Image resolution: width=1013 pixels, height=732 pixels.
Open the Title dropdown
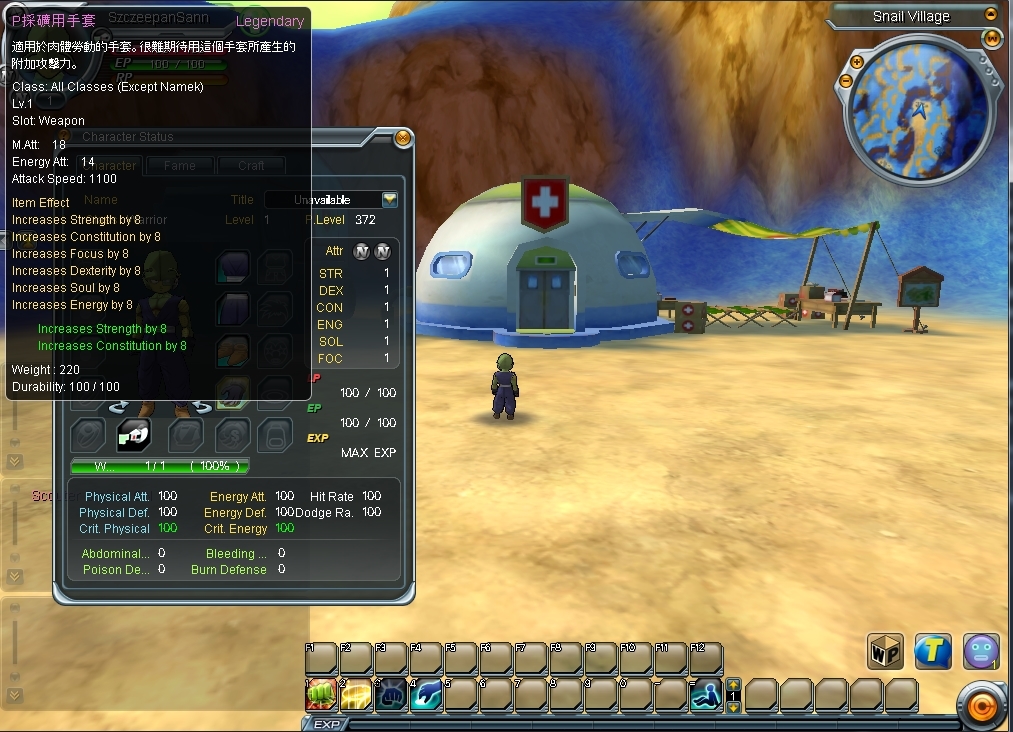(x=390, y=200)
